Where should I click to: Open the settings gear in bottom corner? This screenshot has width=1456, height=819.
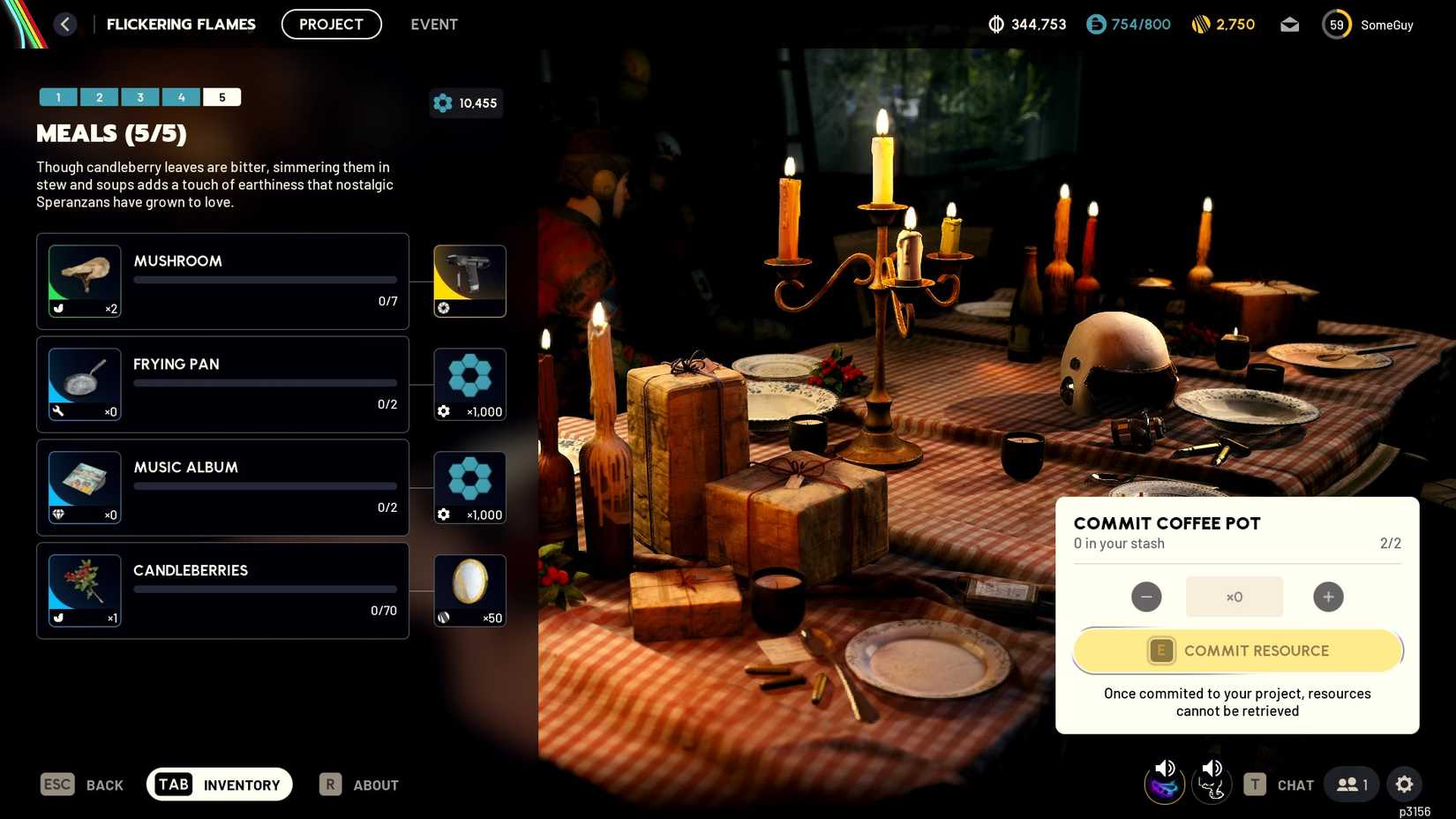click(1405, 784)
